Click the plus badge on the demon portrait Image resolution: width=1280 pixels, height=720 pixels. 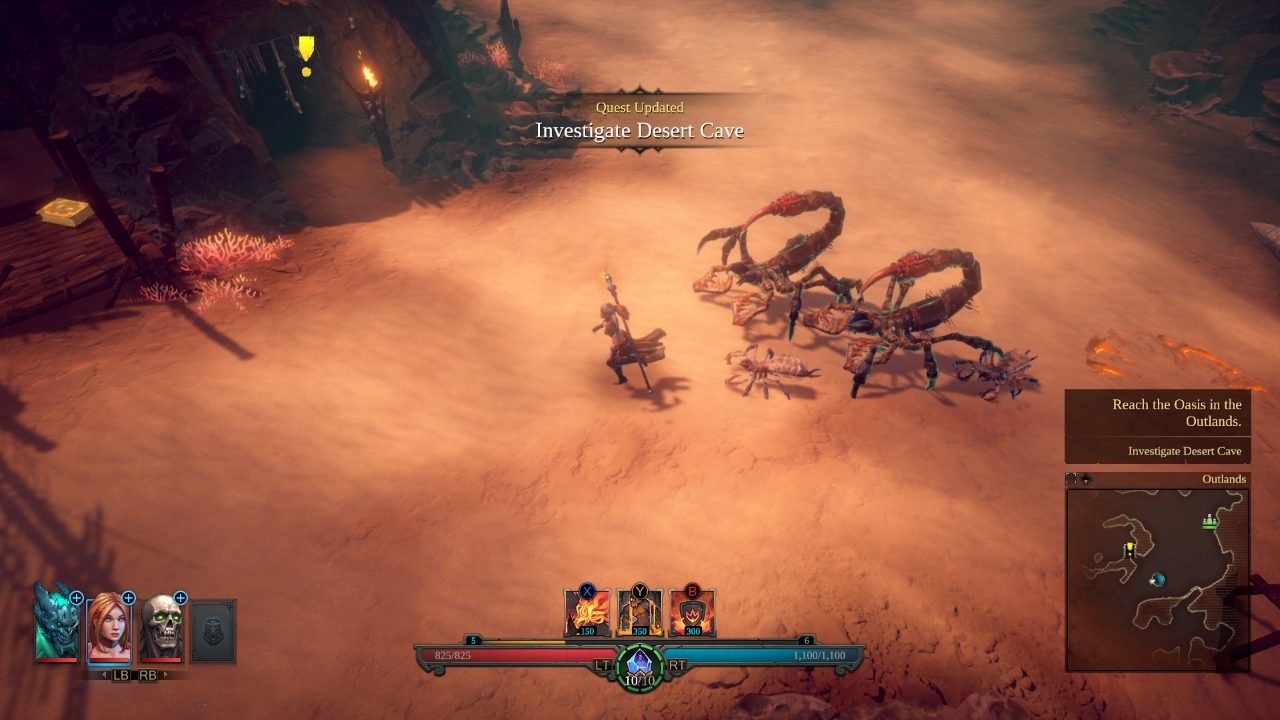(76, 598)
